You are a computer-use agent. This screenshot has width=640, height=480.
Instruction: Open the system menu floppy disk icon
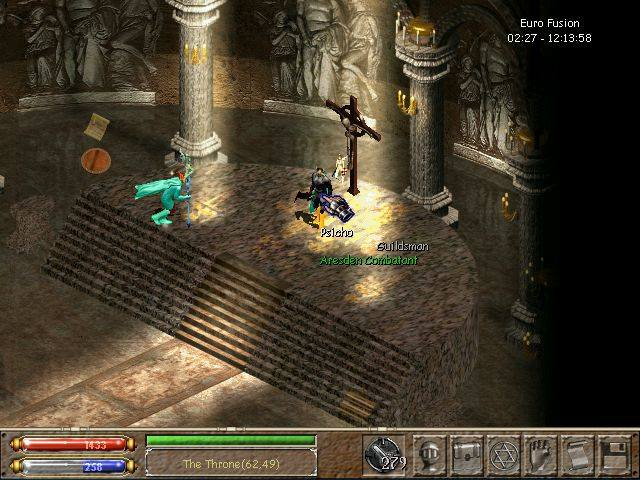[613, 455]
